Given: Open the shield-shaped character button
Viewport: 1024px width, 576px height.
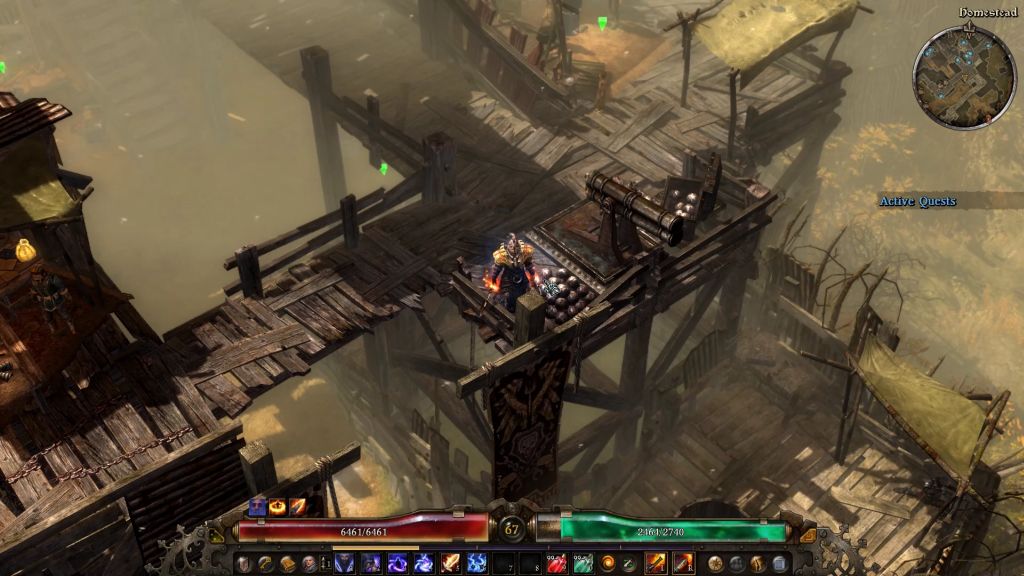Looking at the screenshot, I should (242, 564).
